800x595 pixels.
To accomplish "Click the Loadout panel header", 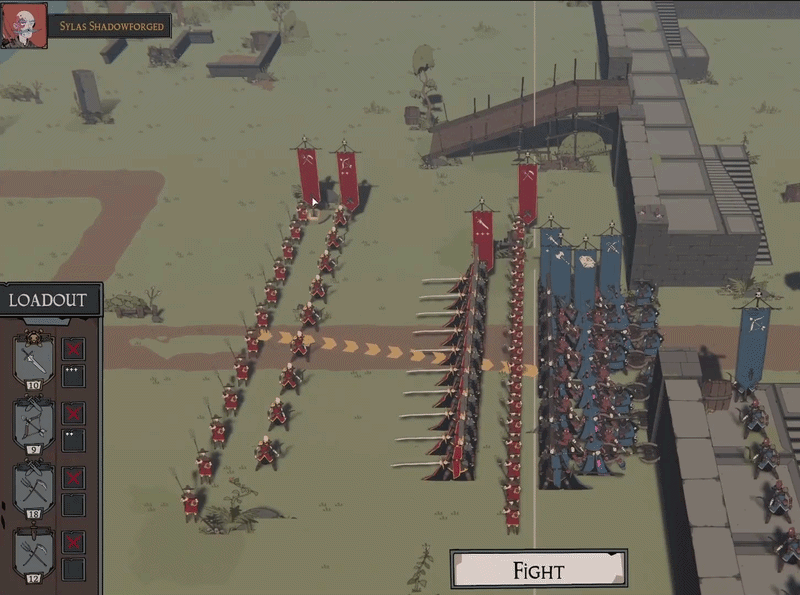I will click(50, 299).
